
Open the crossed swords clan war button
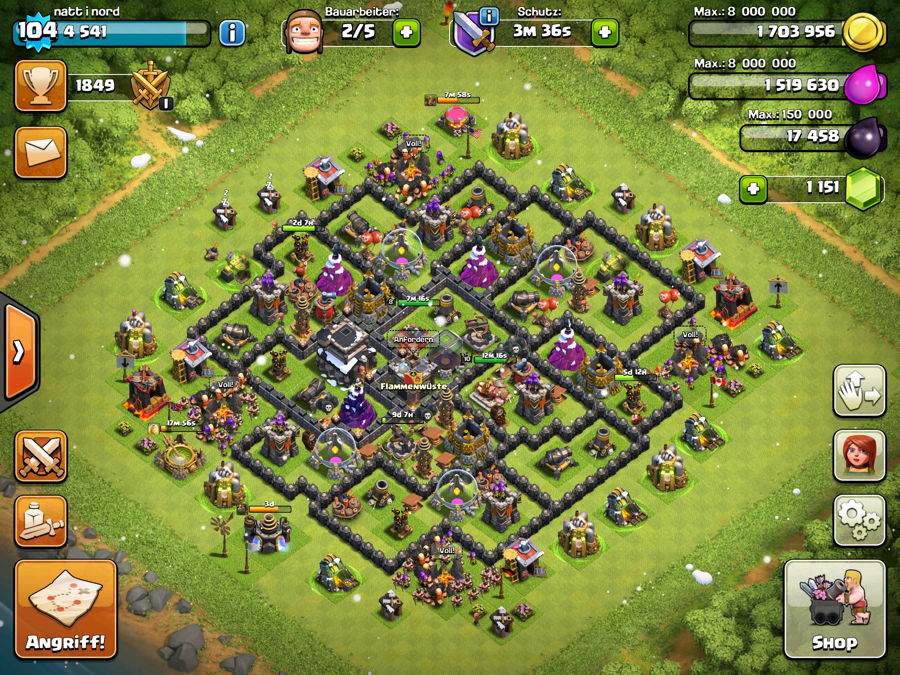40,456
